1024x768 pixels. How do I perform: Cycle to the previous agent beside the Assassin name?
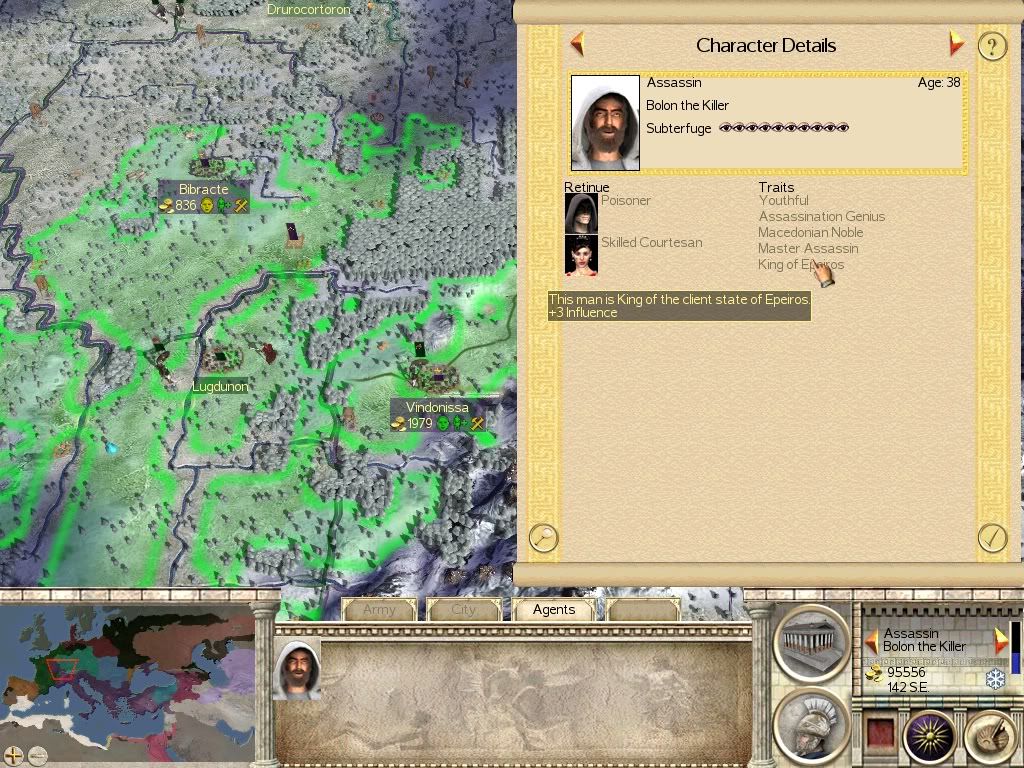871,640
